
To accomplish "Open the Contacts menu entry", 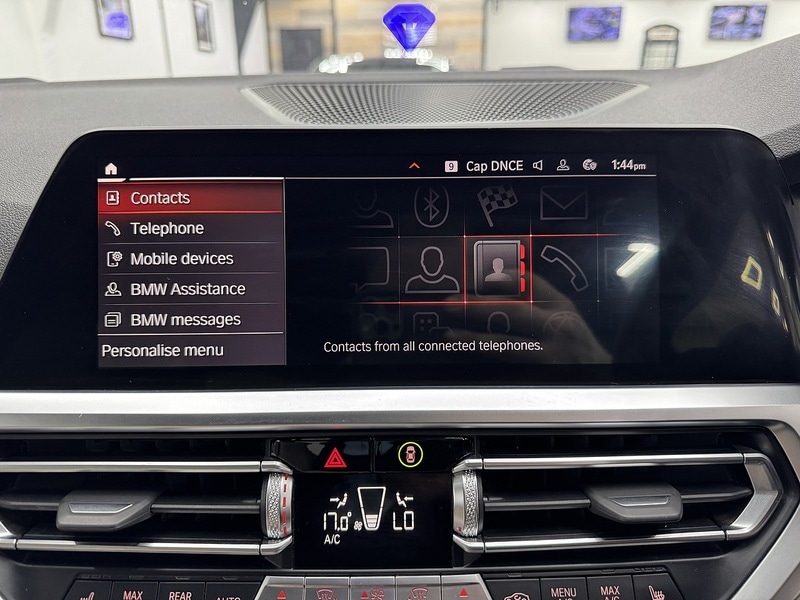I will tap(190, 198).
